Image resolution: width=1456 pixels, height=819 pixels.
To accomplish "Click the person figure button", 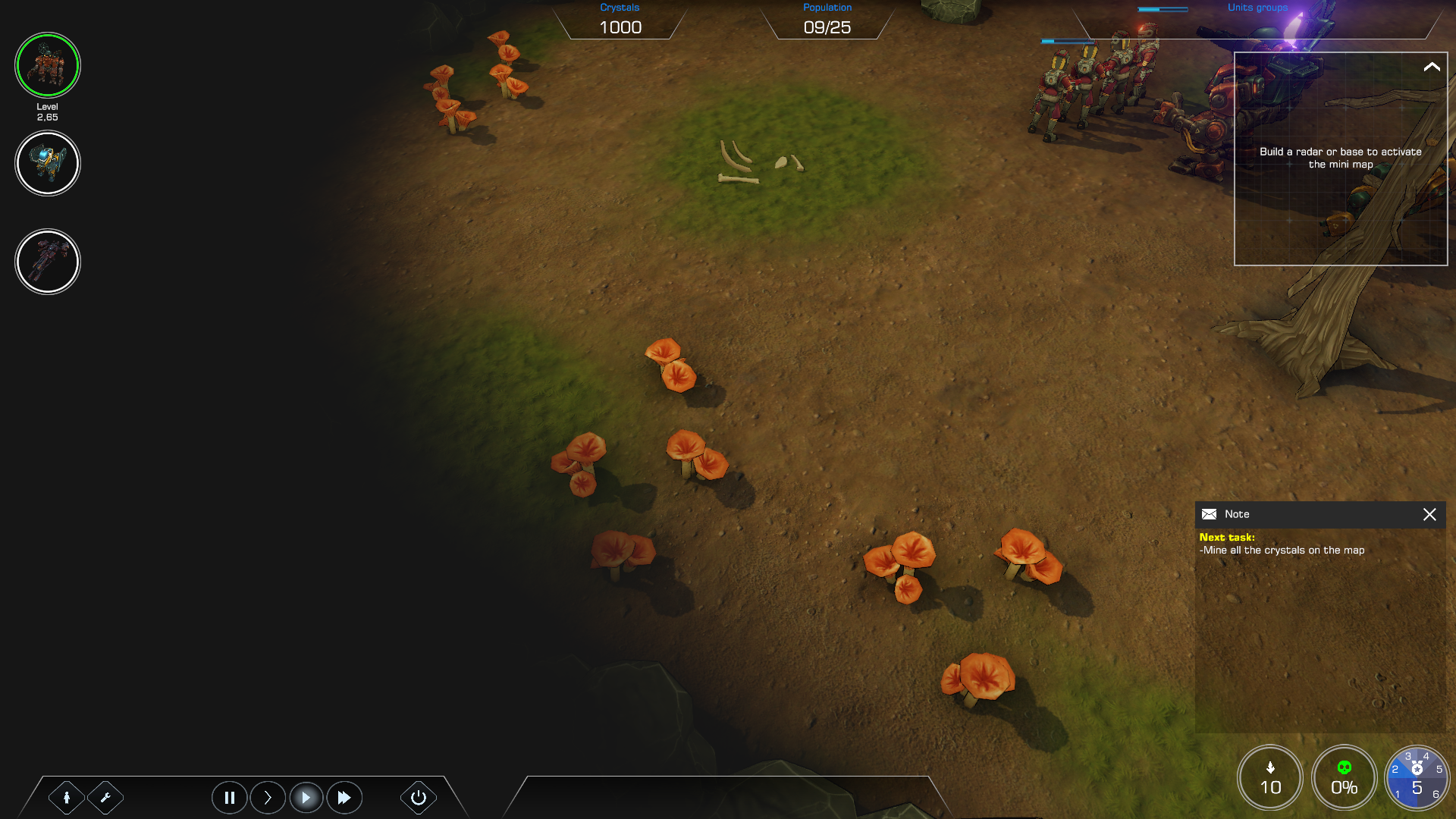I will pos(67,798).
